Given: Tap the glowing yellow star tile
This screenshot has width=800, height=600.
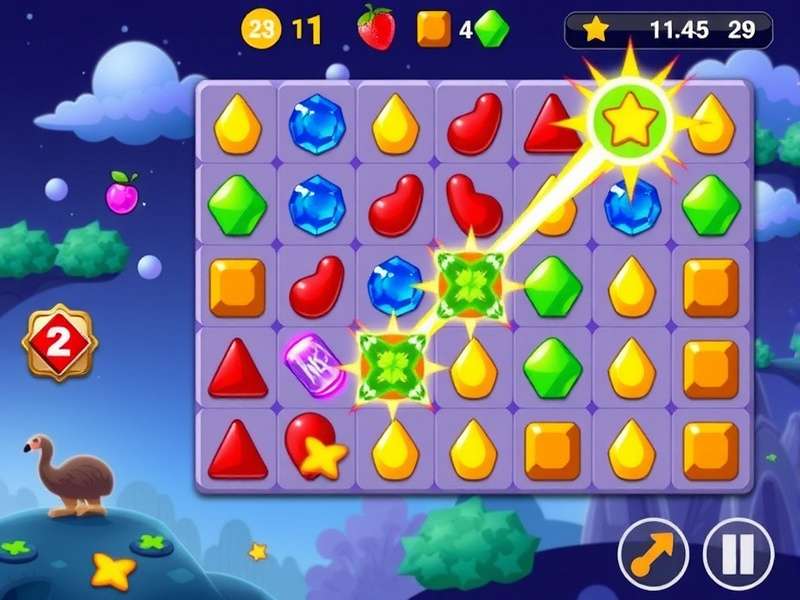Looking at the screenshot, I should pyautogui.click(x=630, y=122).
